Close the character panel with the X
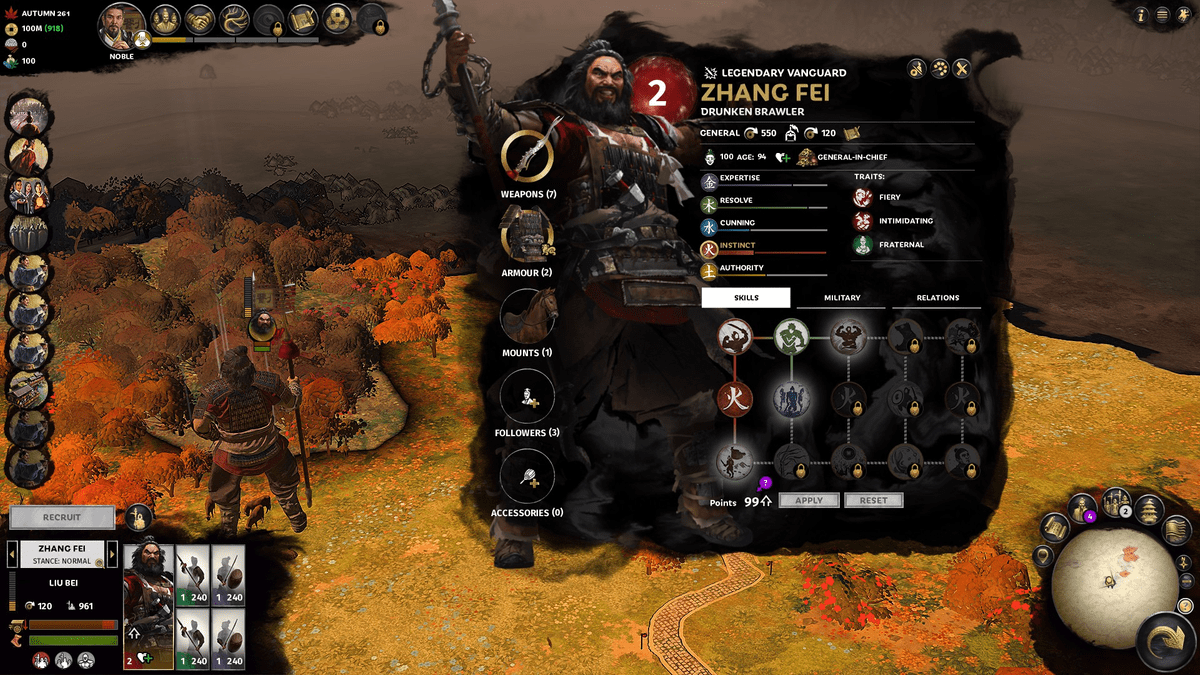Screen dimensions: 1200x675 [962, 68]
